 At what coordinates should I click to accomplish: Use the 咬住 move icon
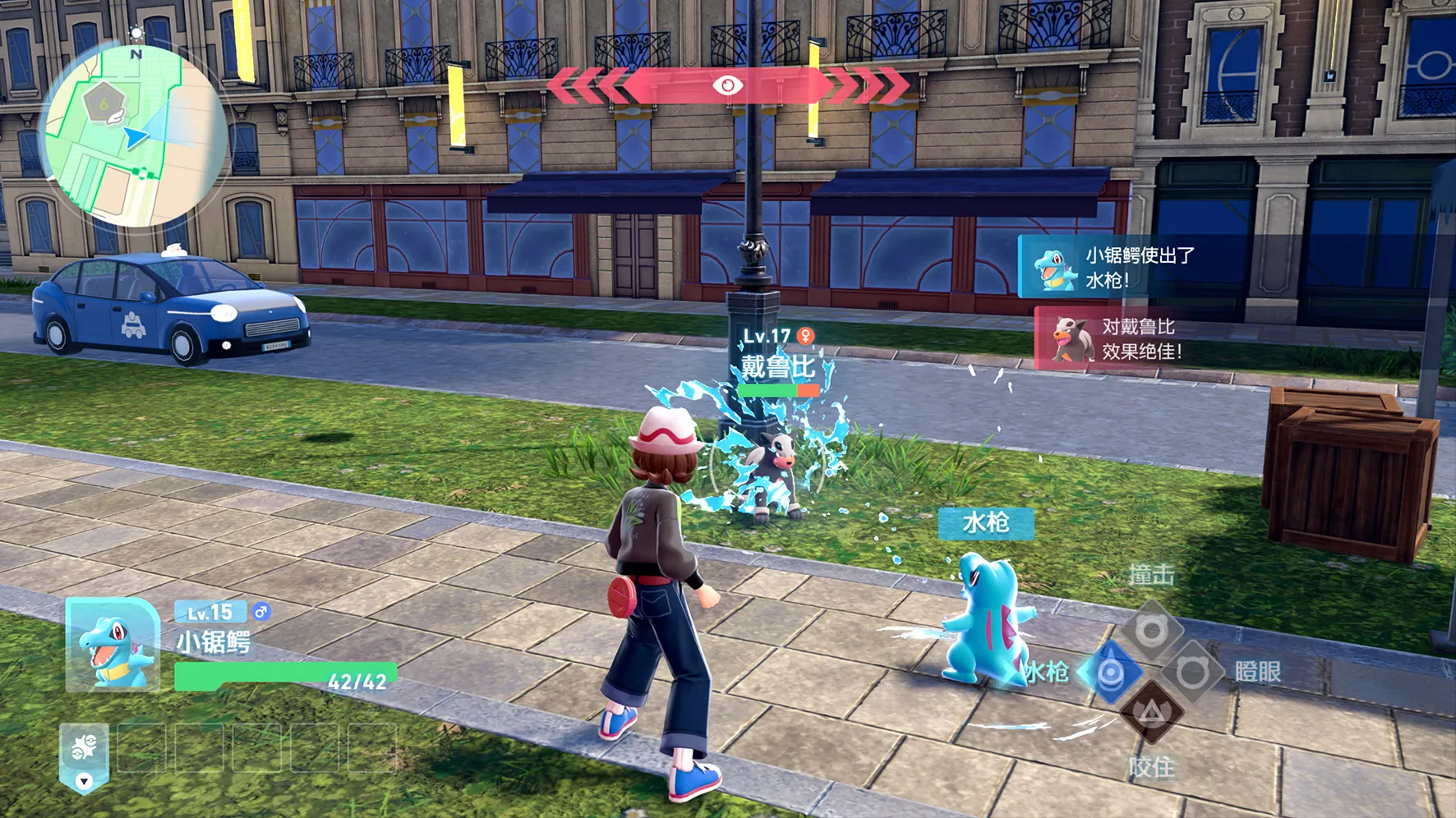1151,713
